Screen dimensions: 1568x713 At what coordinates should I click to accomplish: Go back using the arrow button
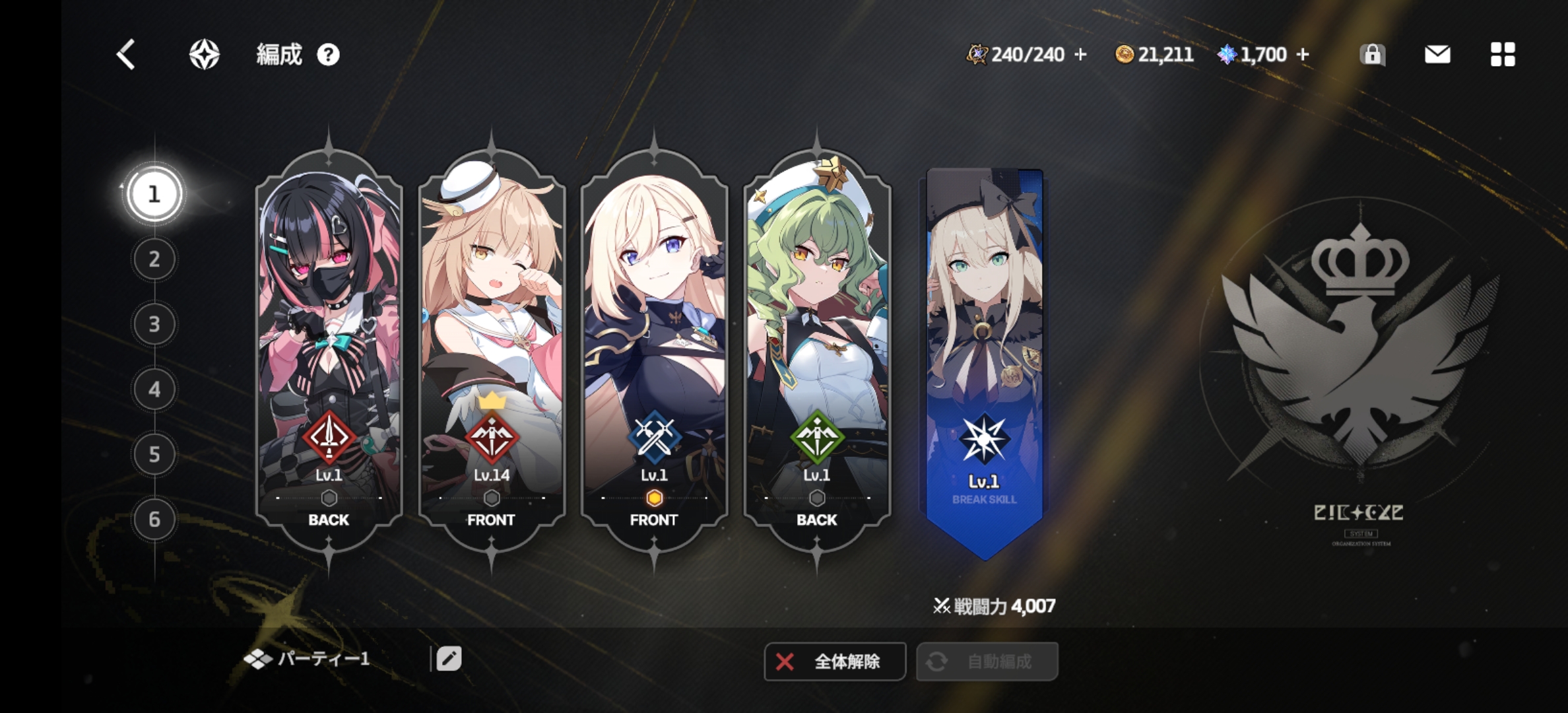125,54
